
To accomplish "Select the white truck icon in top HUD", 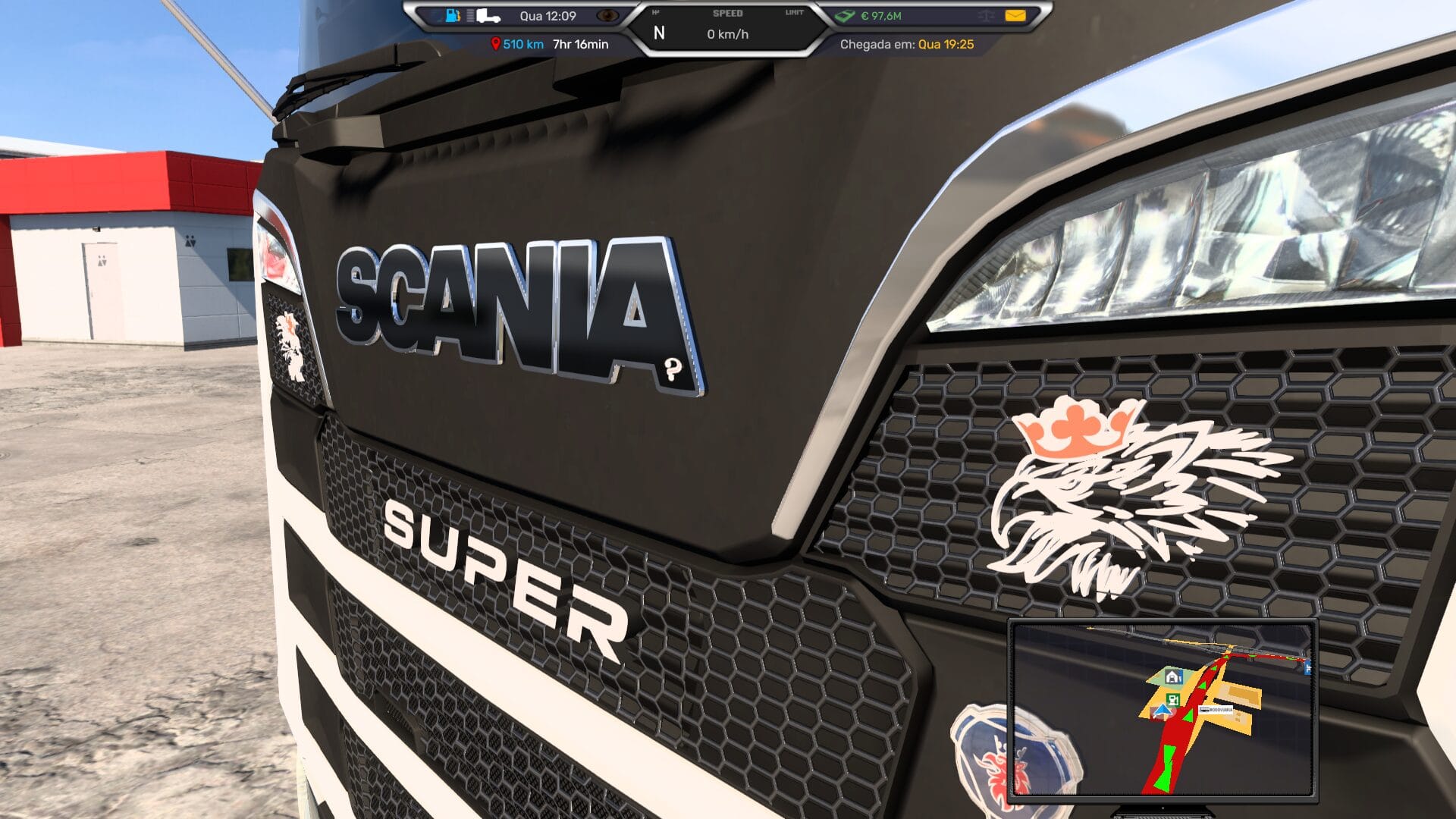I will [487, 15].
